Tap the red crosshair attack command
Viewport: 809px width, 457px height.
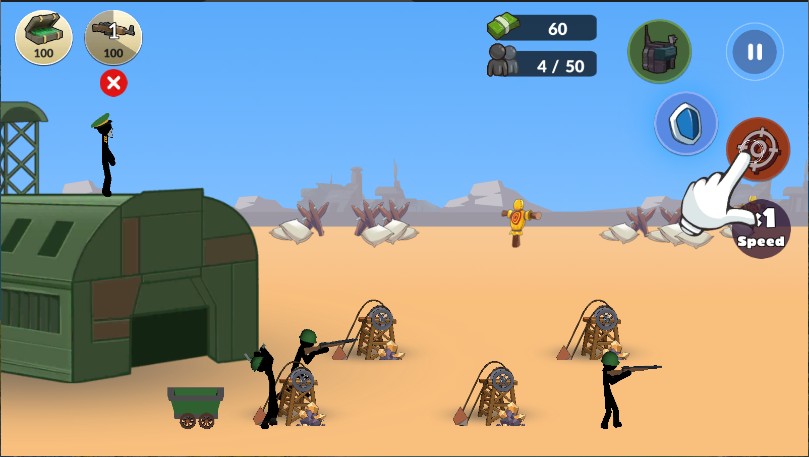[x=757, y=147]
